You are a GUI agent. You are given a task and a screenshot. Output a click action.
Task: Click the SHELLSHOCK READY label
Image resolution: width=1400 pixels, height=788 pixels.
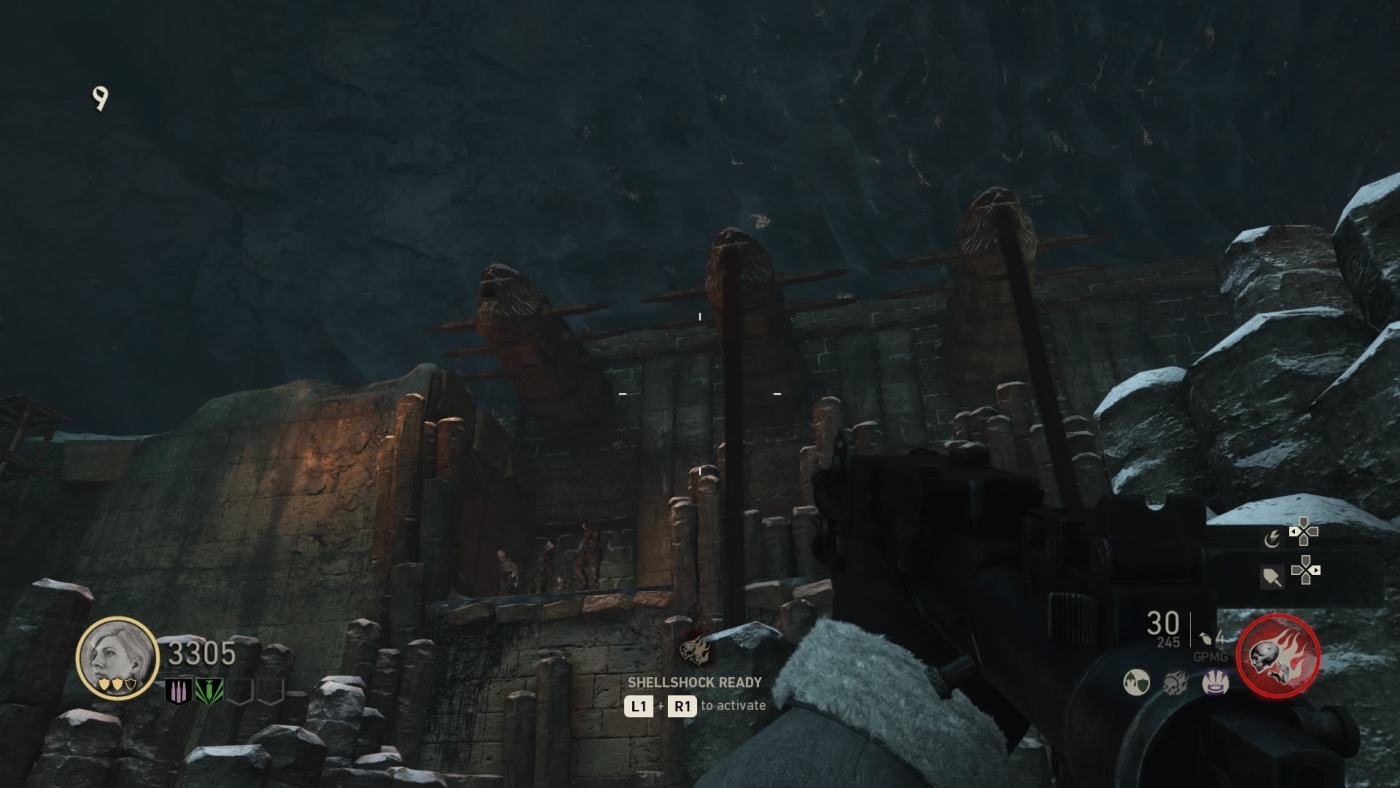694,682
